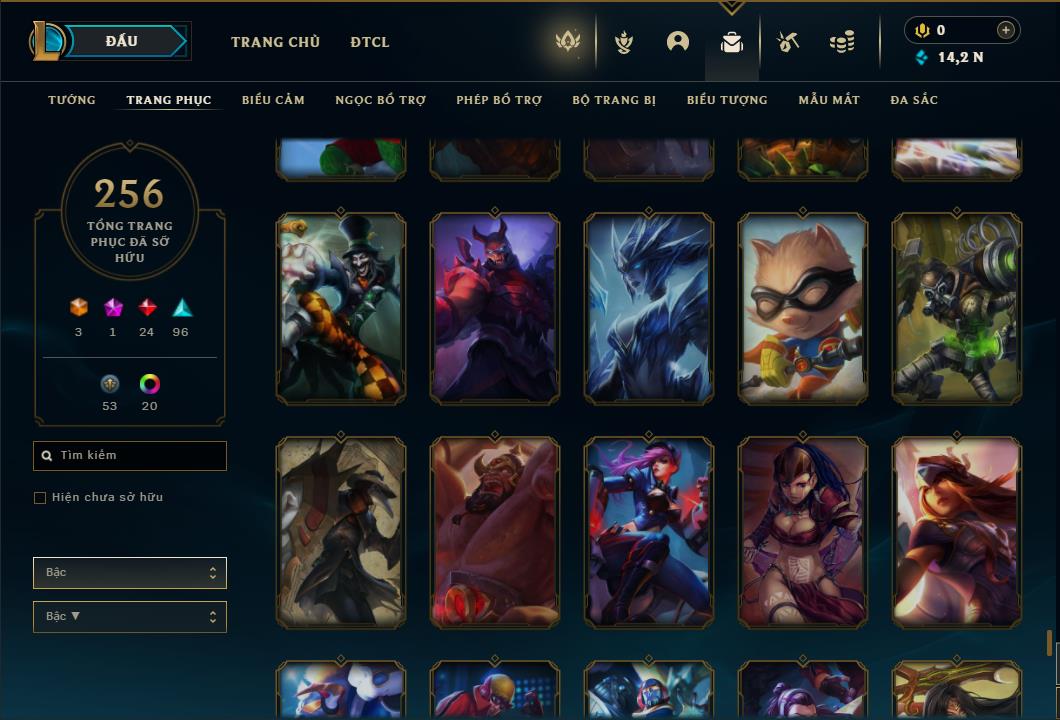Open the Bậc dropdown with arrow
1060x720 pixels.
point(130,617)
